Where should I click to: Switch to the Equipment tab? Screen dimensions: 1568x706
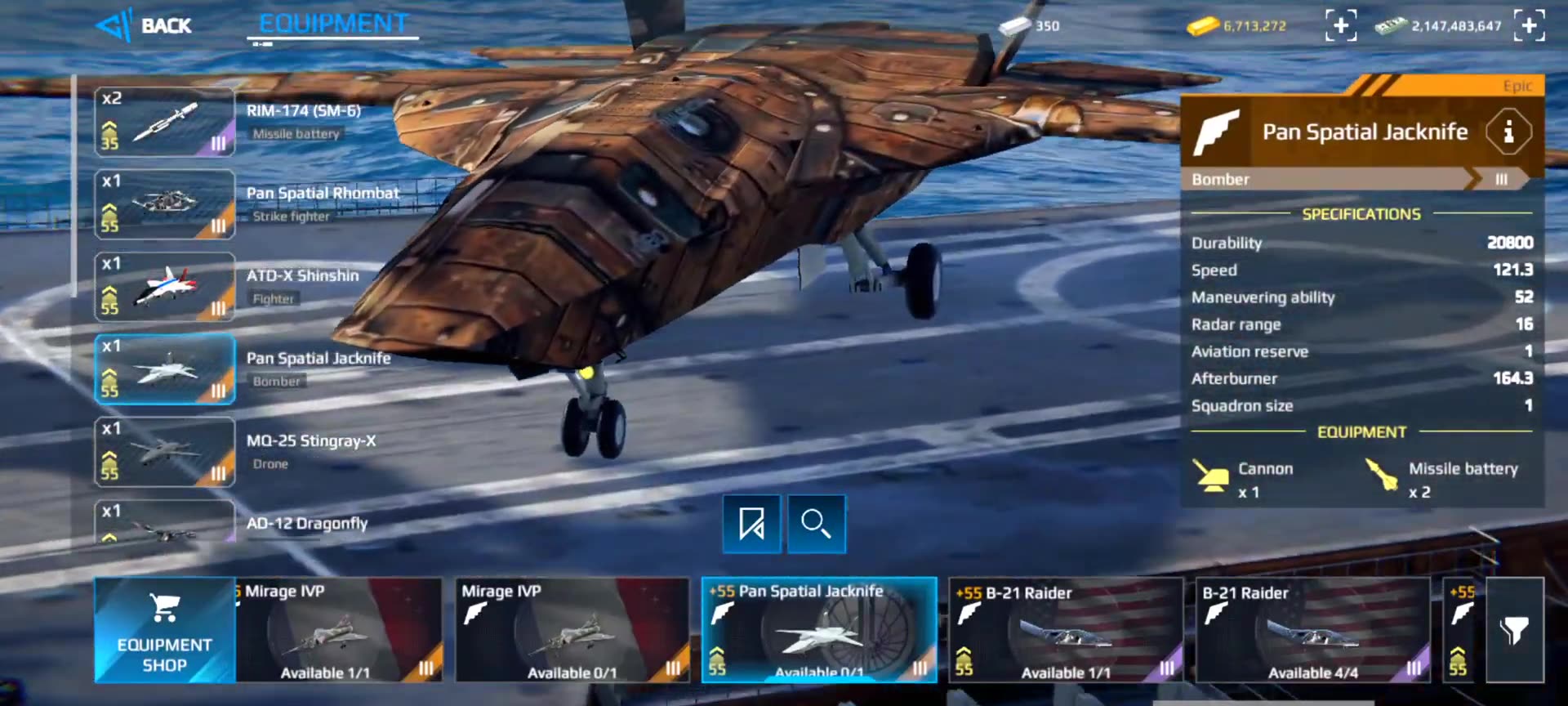[333, 25]
